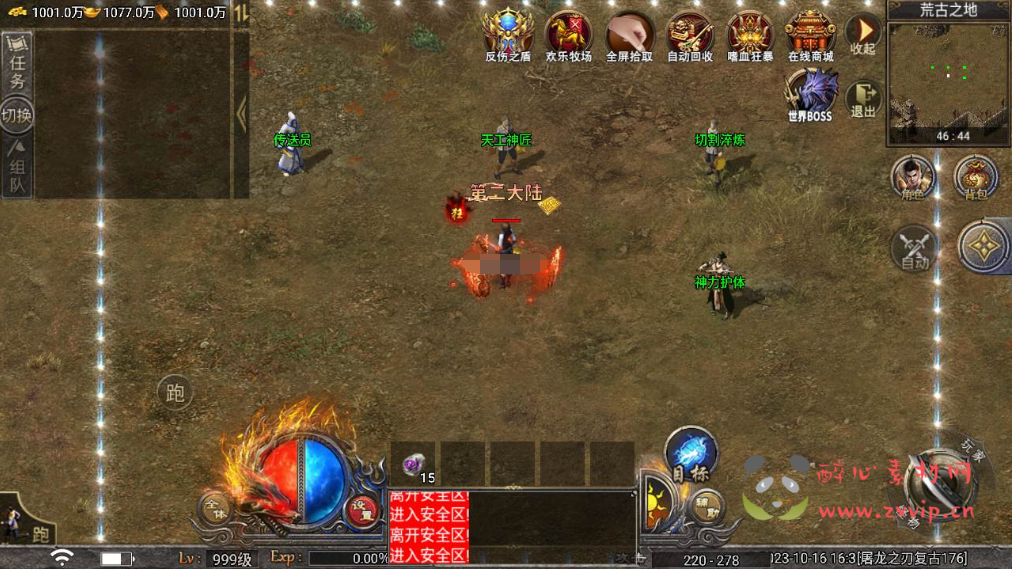
Task: Open the 在线商城 online shop
Action: pyautogui.click(x=810, y=34)
